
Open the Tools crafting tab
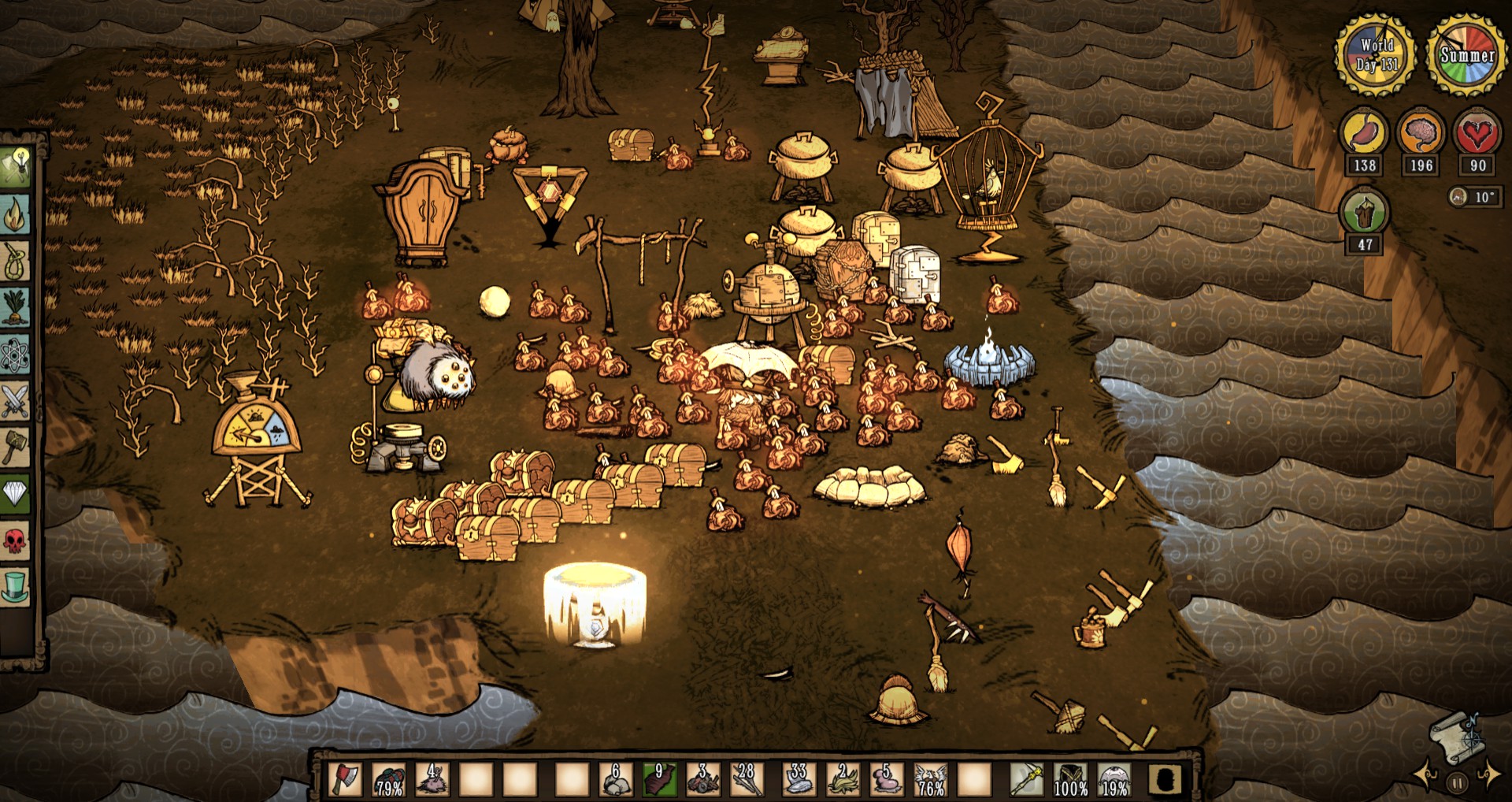[x=16, y=165]
